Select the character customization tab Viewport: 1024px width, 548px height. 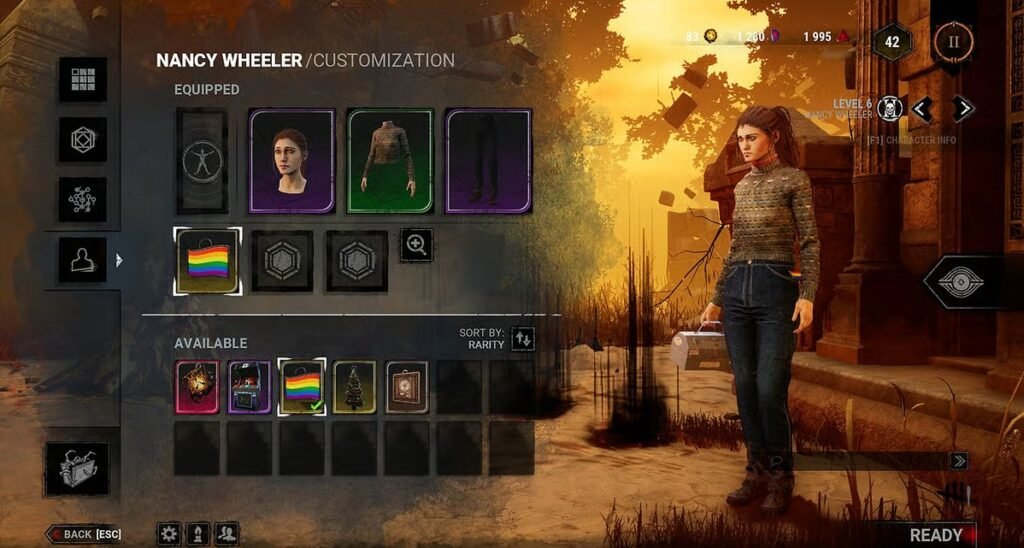(x=82, y=259)
